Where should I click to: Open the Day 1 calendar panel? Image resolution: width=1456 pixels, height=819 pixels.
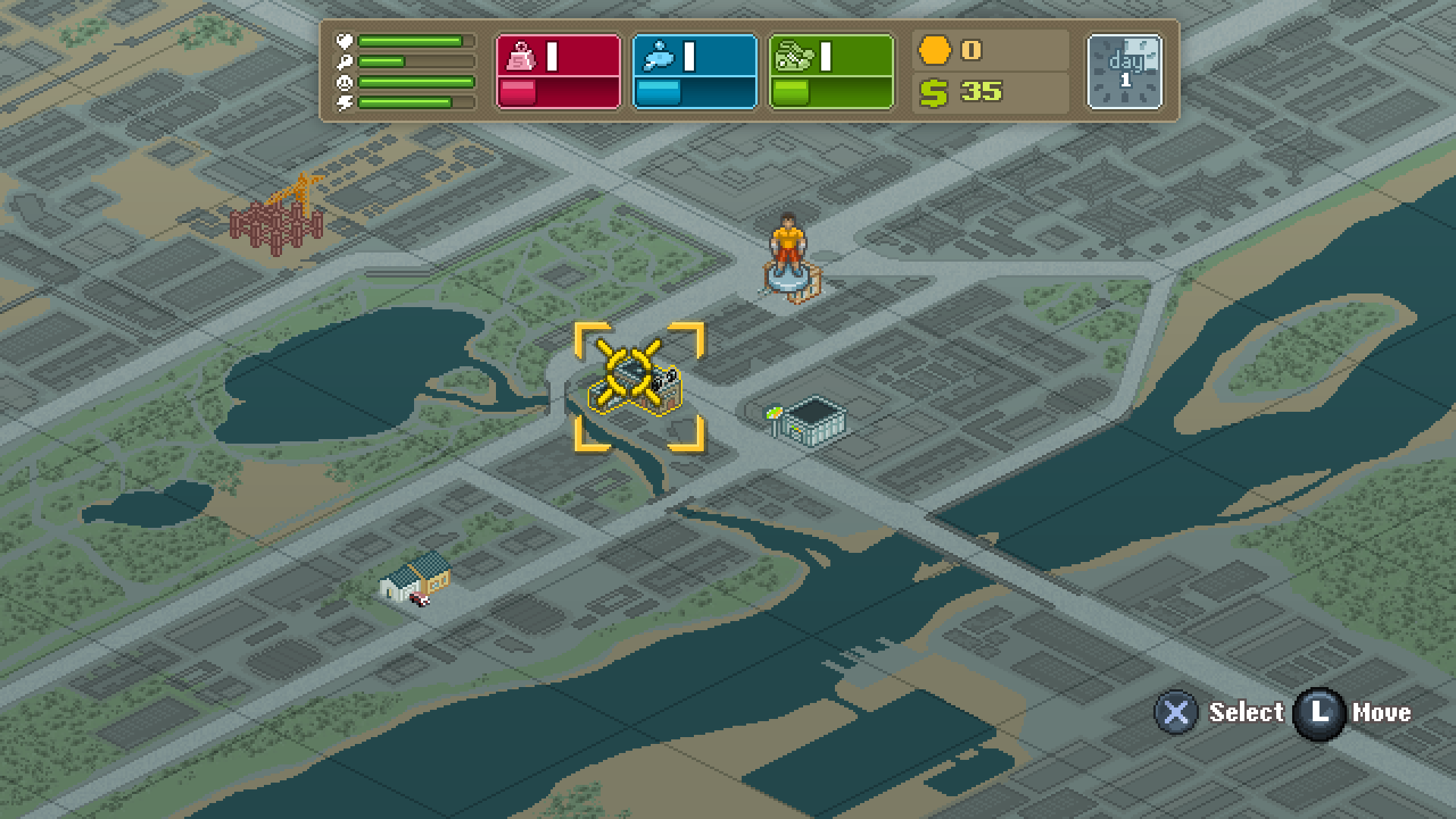tap(1123, 71)
